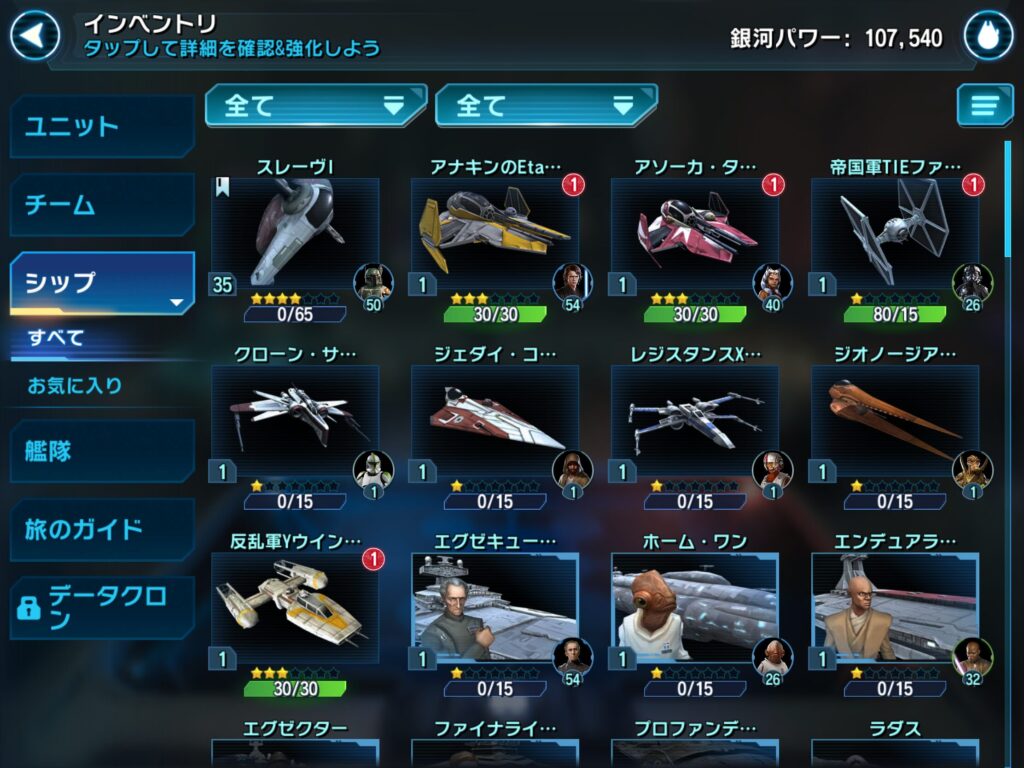Viewport: 1024px width, 768px height.
Task: Go back with the arrow button
Action: 34,37
